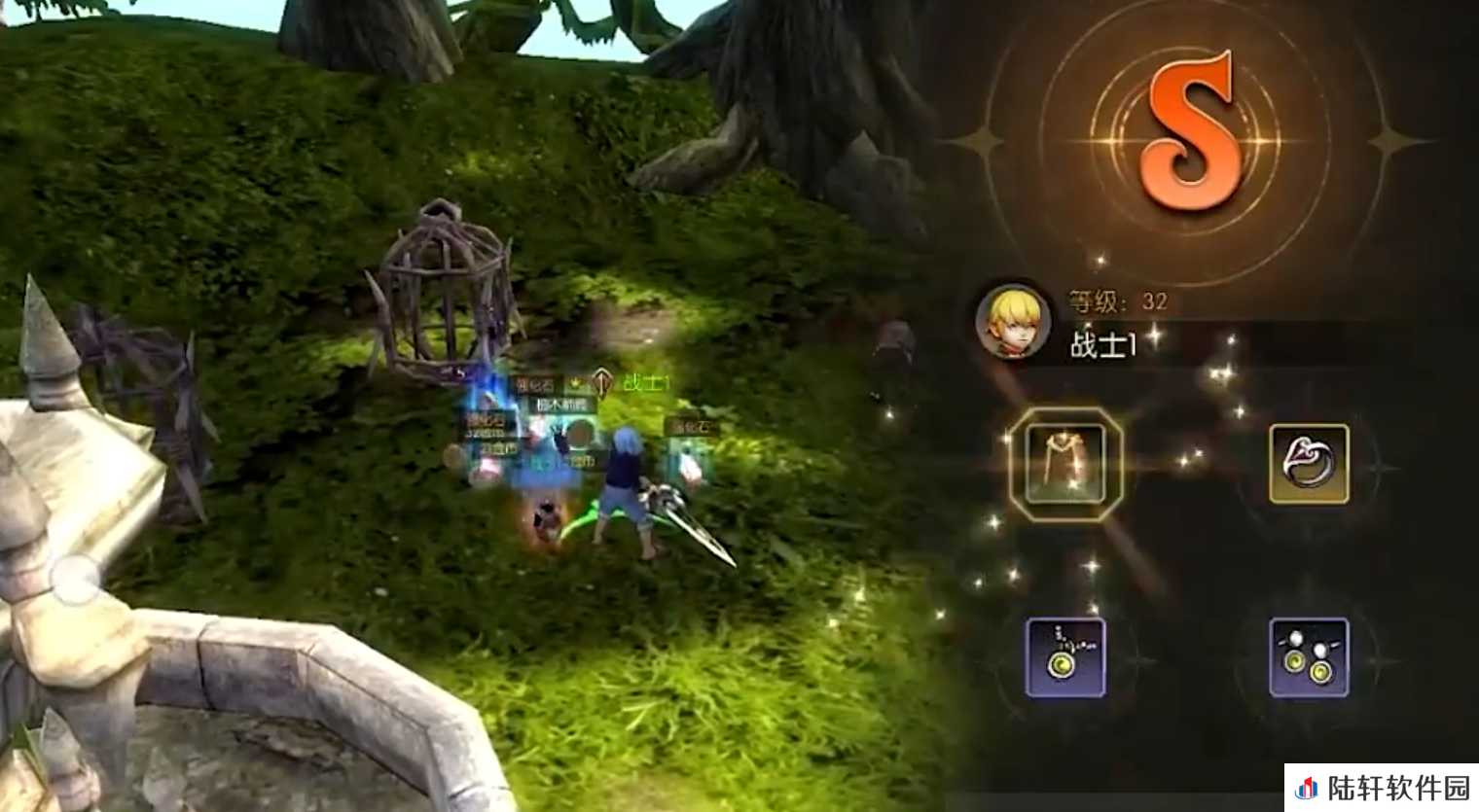Pick the single gold orb reward slot
The image size is (1479, 812).
(1065, 657)
